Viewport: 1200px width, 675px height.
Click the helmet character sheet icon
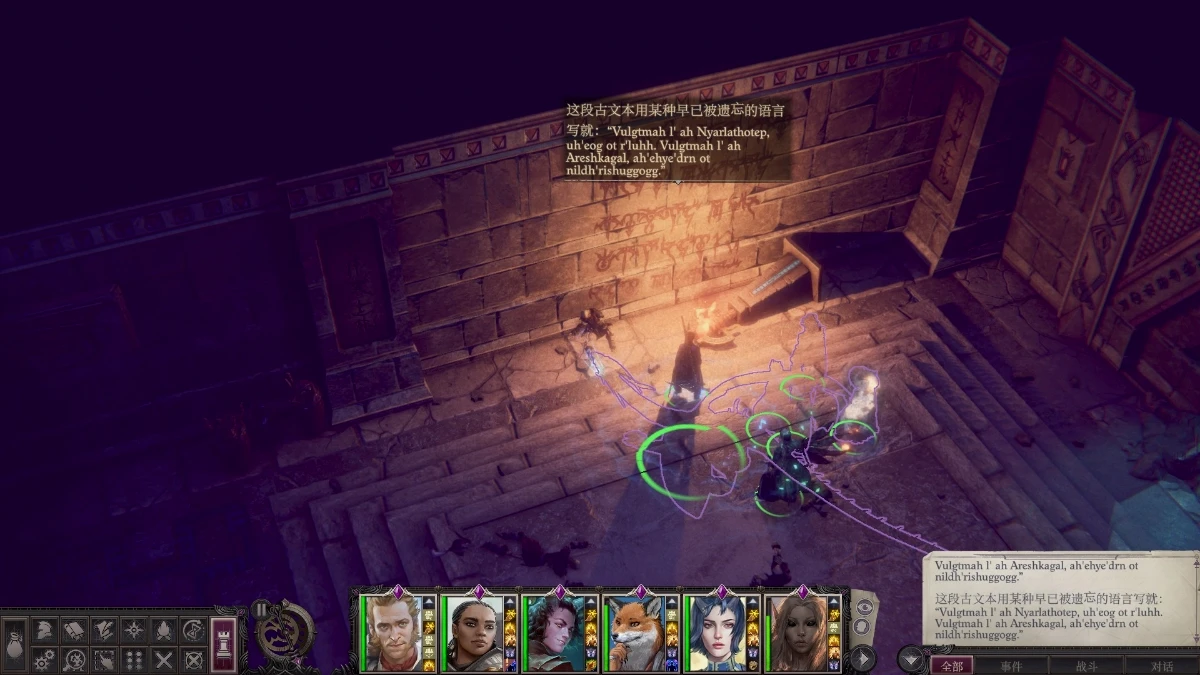point(45,630)
